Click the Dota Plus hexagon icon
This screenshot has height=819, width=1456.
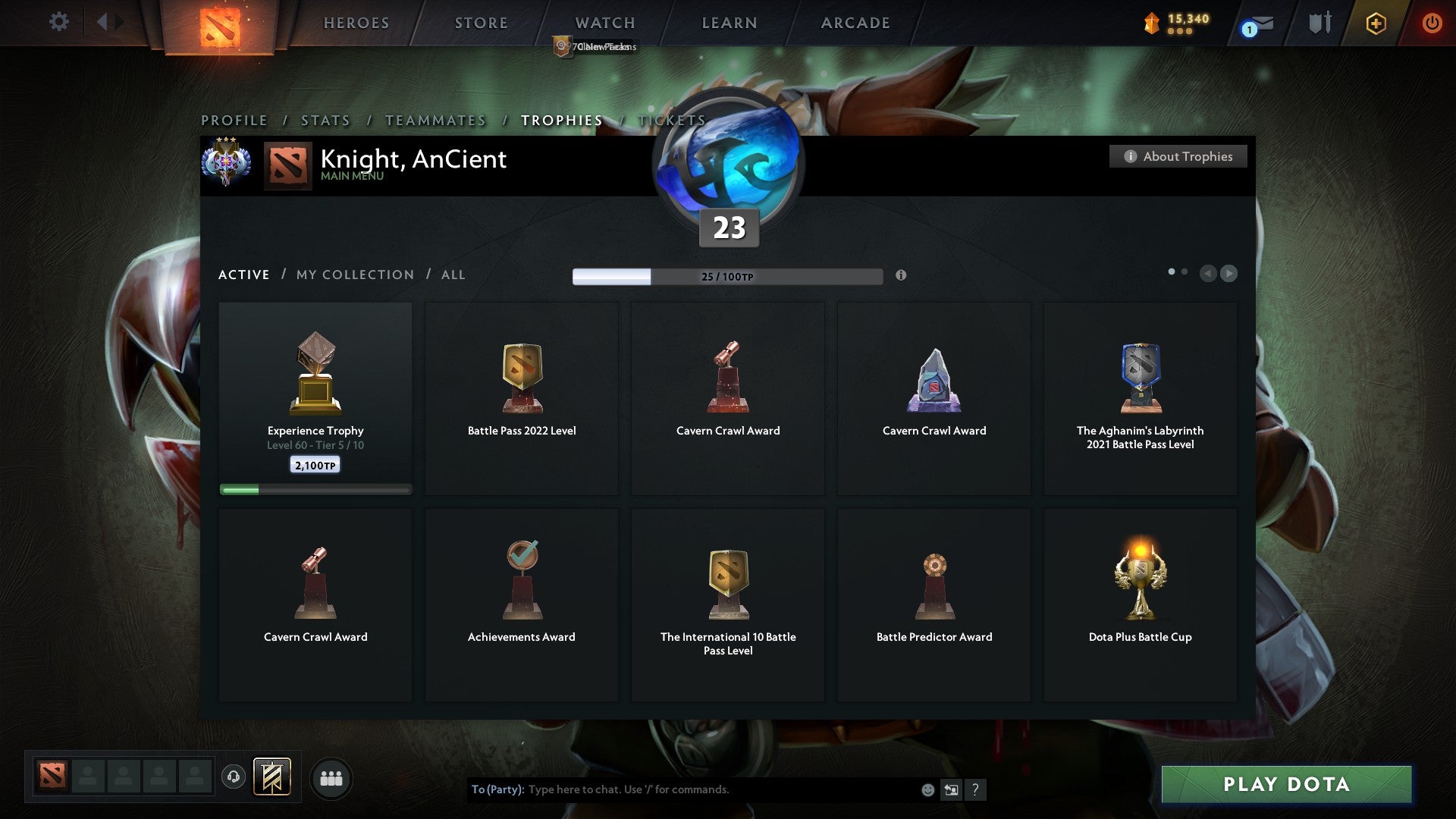coord(1376,23)
